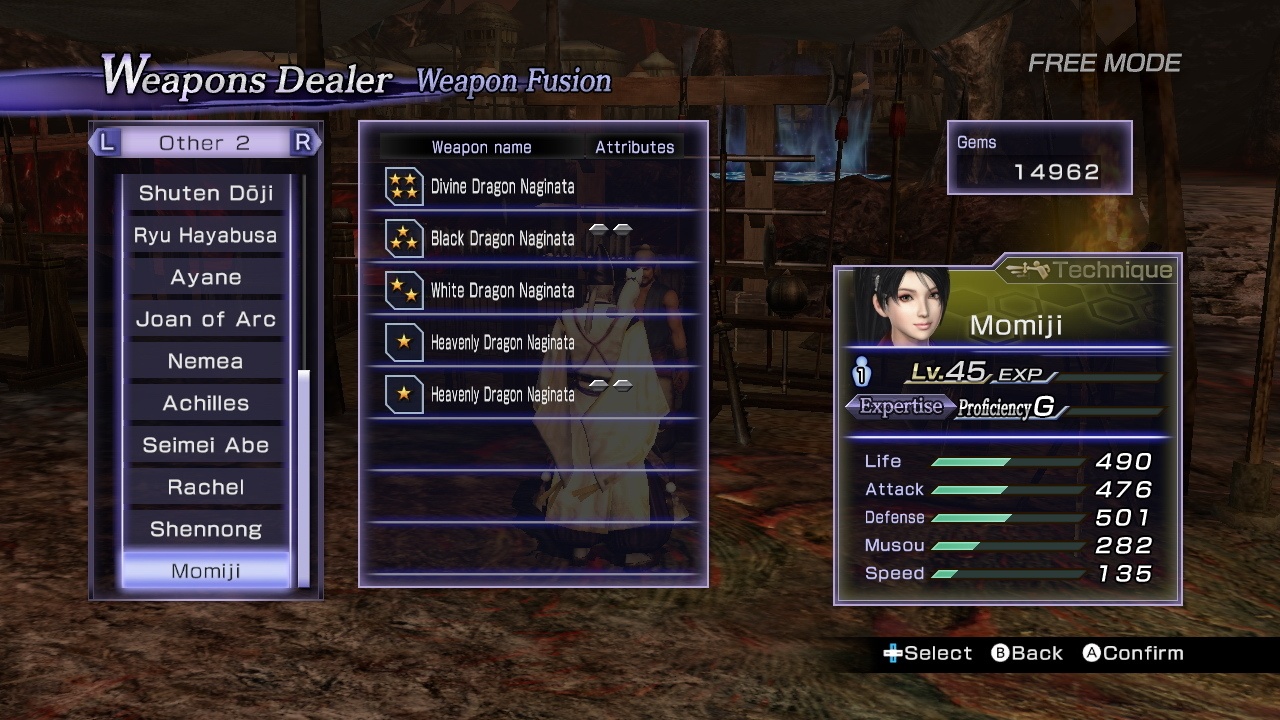Switch to the next category with R arrow
The width and height of the screenshot is (1280, 720).
tap(304, 143)
